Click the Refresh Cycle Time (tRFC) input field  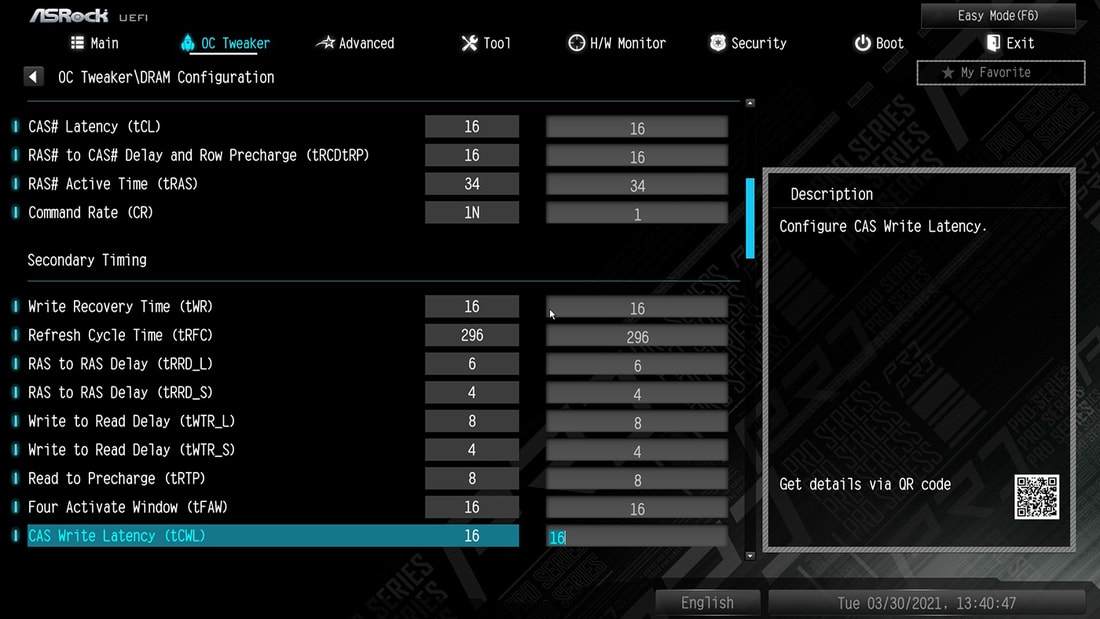[x=637, y=337]
